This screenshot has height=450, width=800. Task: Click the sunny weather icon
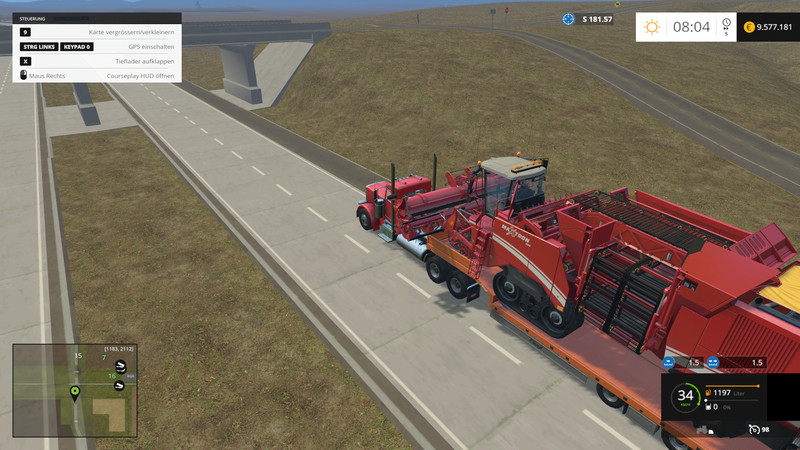tap(652, 27)
